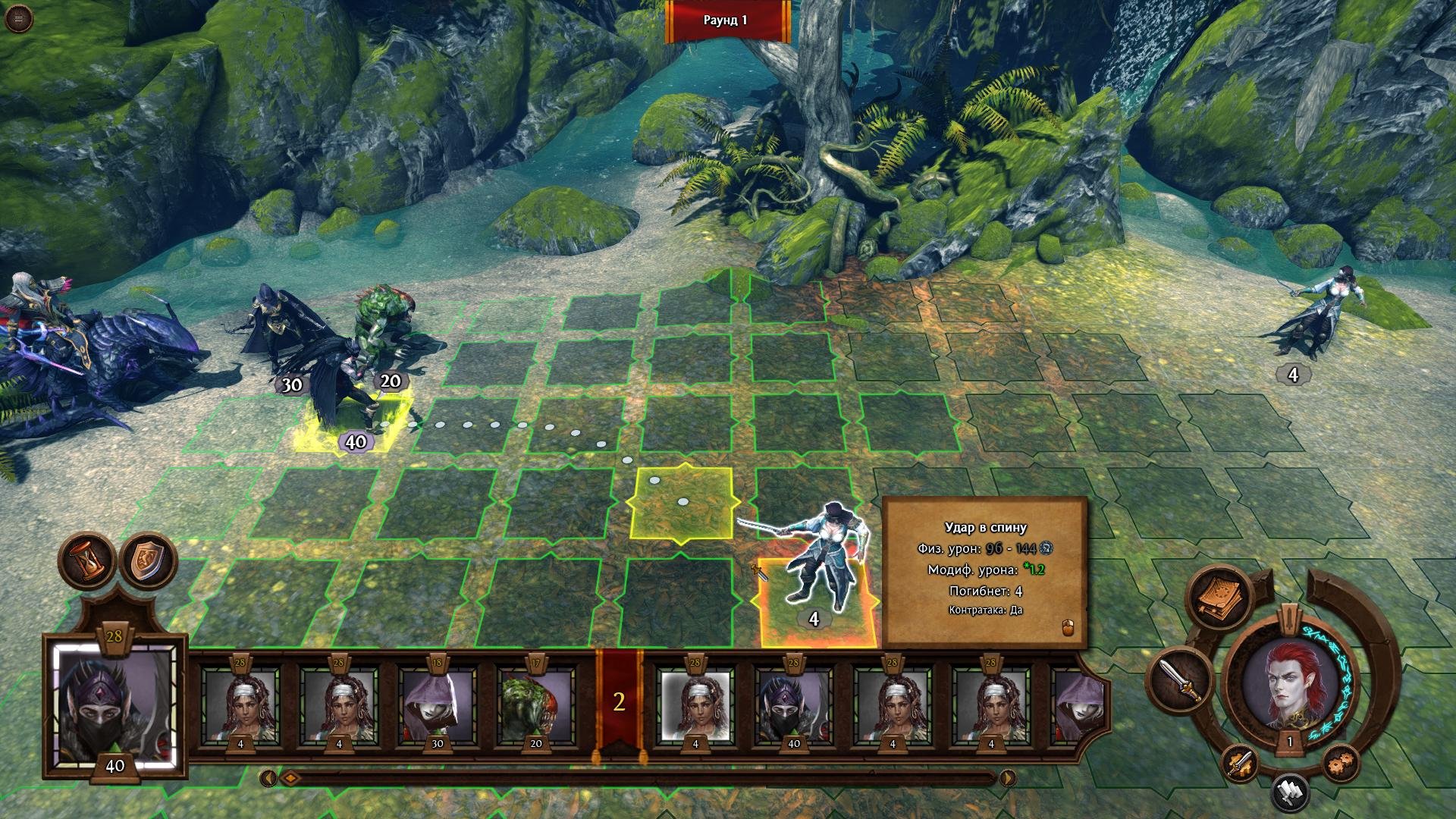The height and width of the screenshot is (819, 1456).
Task: Click the left arrow of the initiative bar
Action: (x=267, y=778)
